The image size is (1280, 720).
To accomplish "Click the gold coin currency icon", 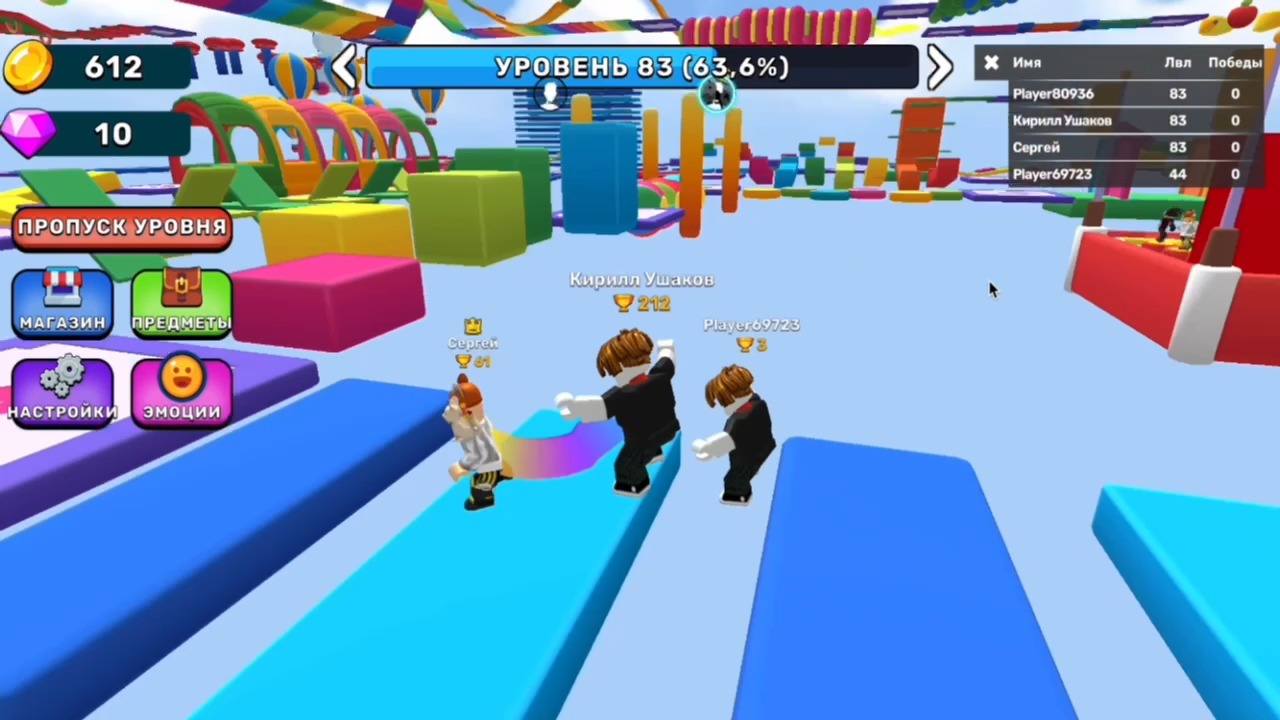I will 27,65.
